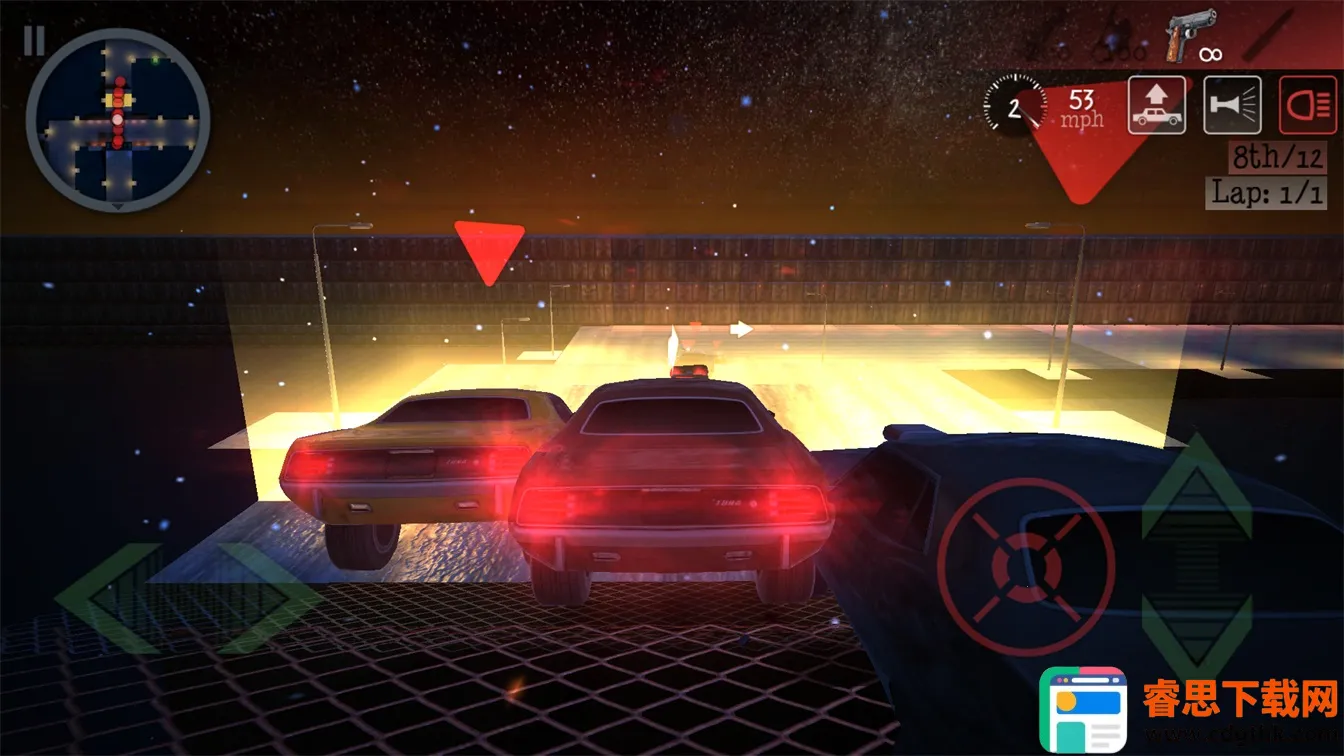Fire using the red crosshair button
1344x756 pixels.
pyautogui.click(x=1026, y=567)
